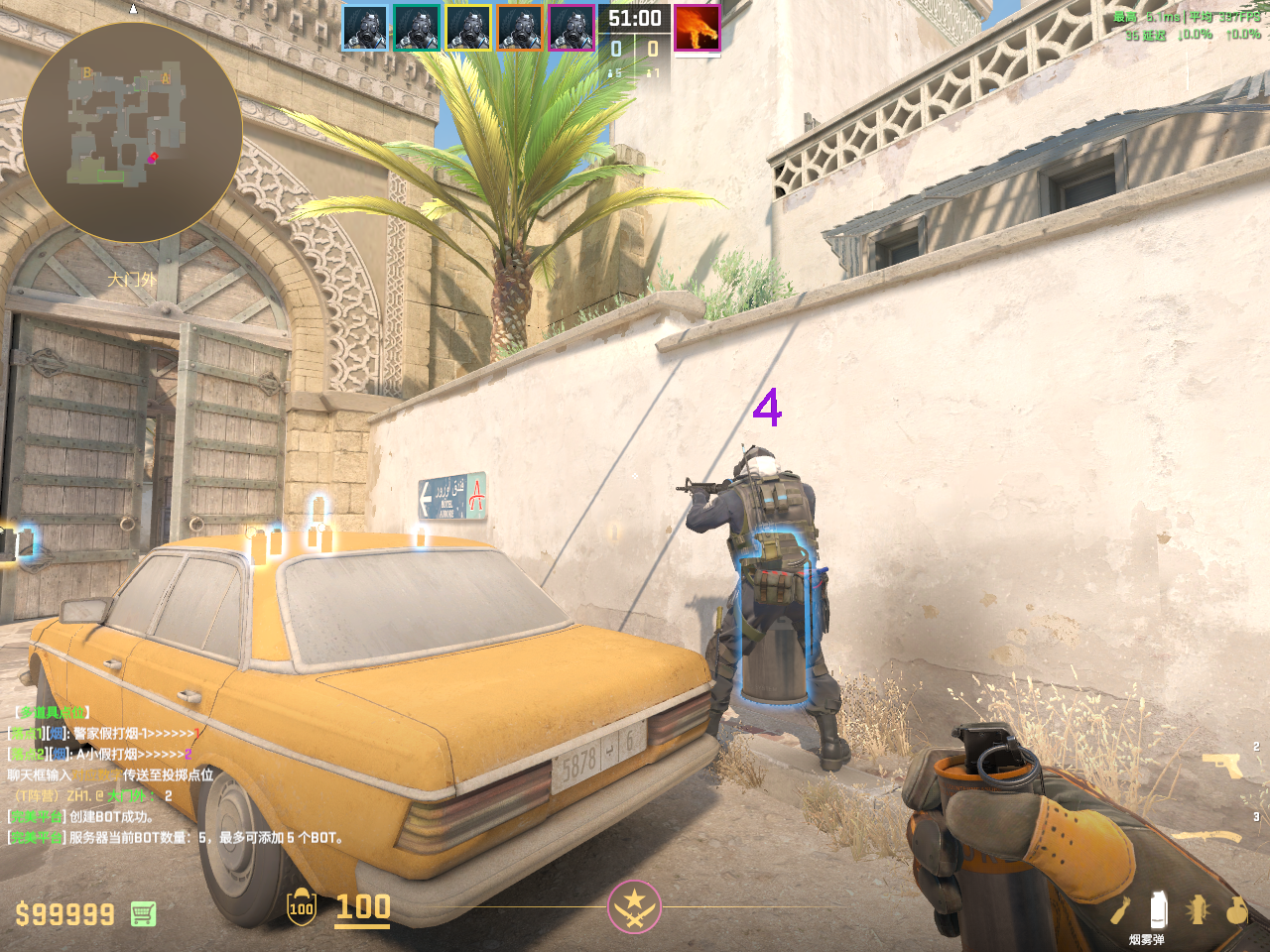The image size is (1270, 952).
Task: Click the armor shield icon
Action: (x=302, y=907)
